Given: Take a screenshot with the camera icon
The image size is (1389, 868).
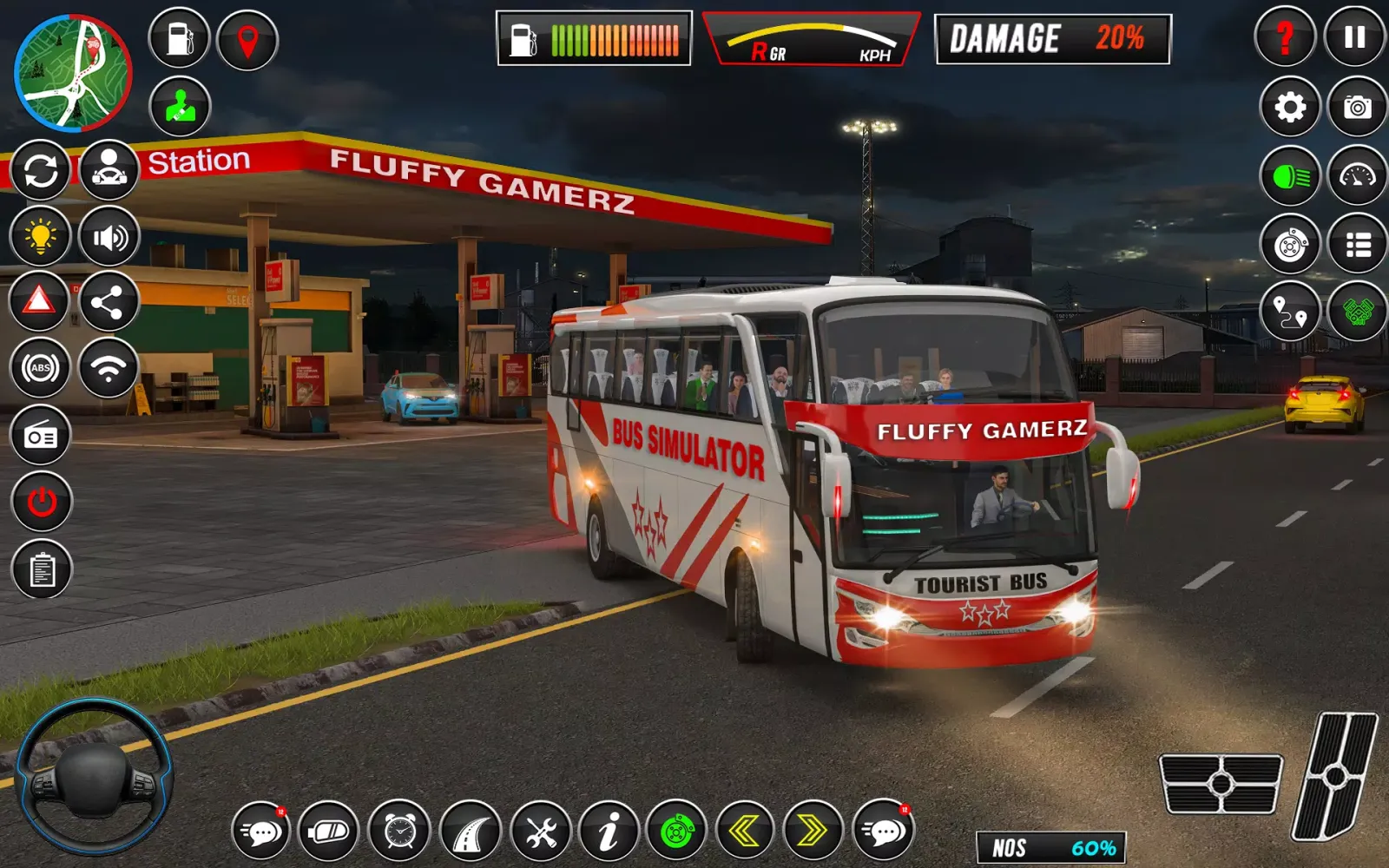Looking at the screenshot, I should click(x=1358, y=107).
